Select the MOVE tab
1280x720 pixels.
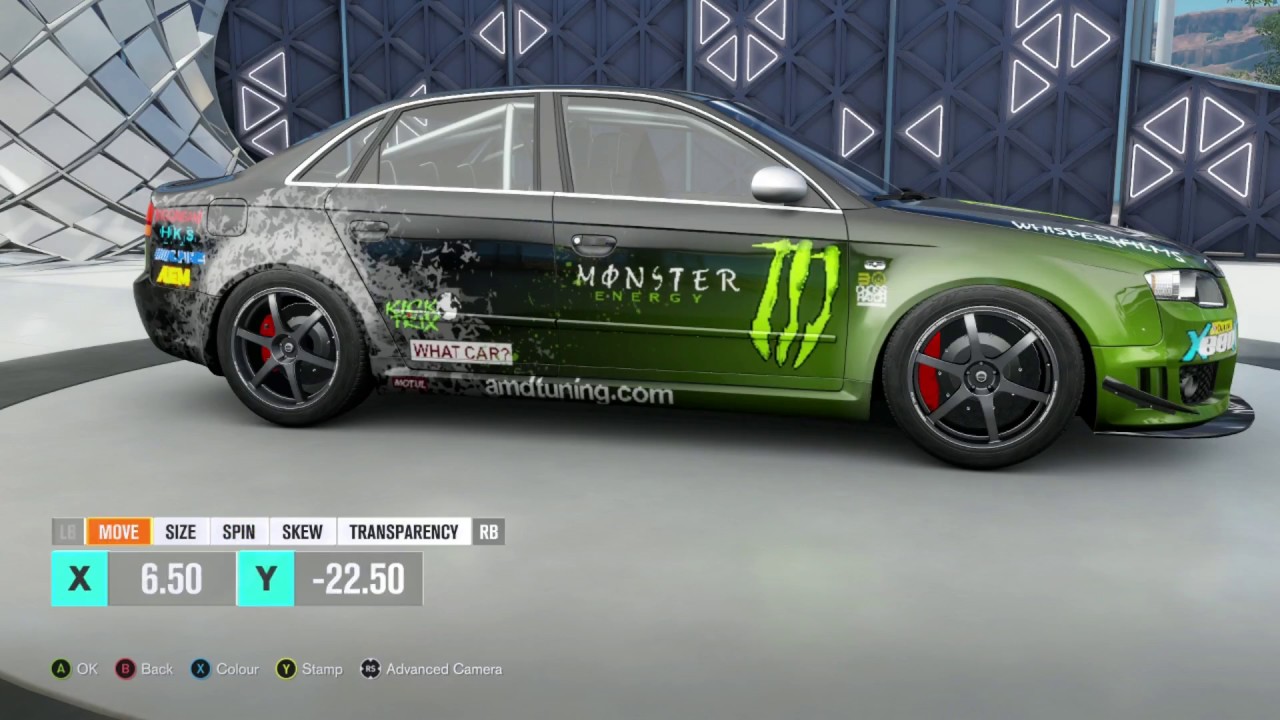point(119,532)
